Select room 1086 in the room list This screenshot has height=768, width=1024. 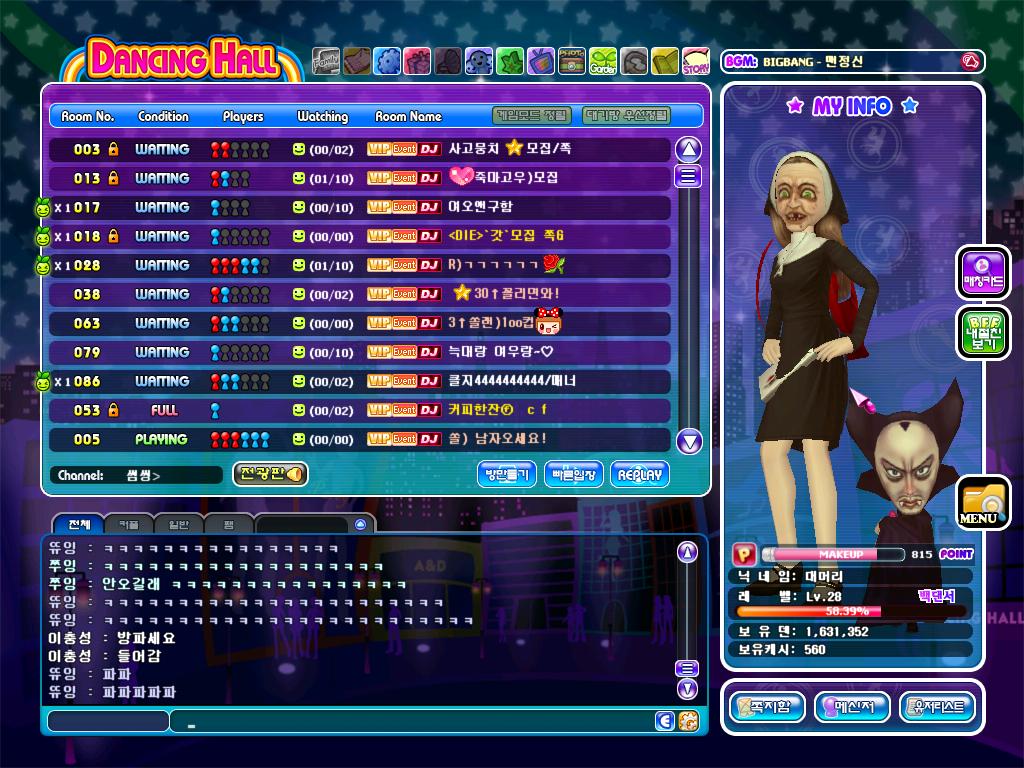360,381
